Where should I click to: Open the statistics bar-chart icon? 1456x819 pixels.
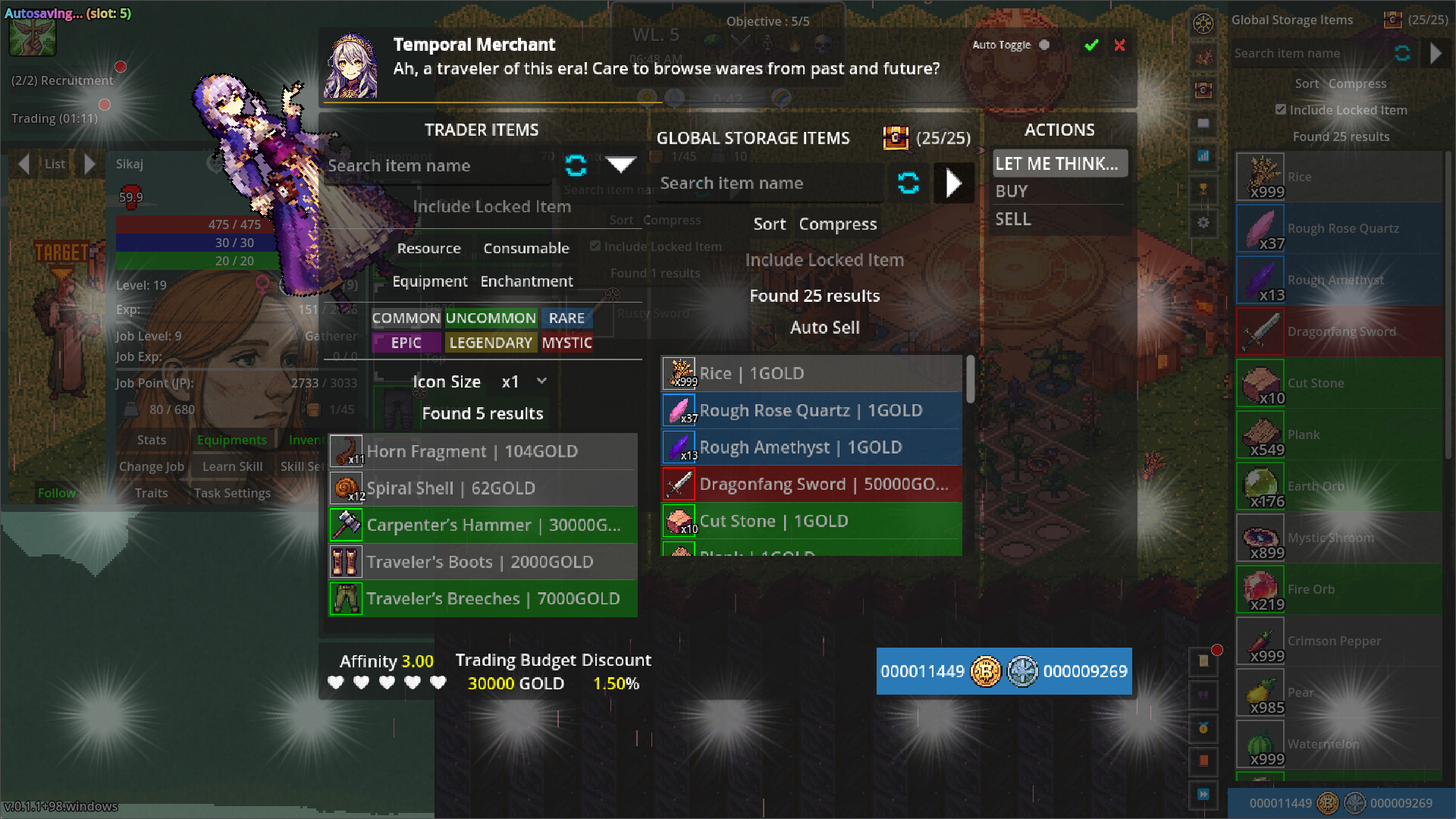tap(1203, 157)
